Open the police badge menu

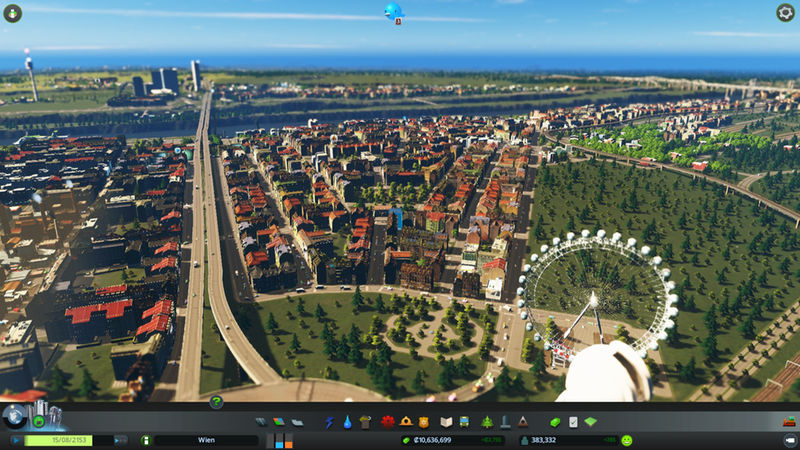tap(423, 422)
